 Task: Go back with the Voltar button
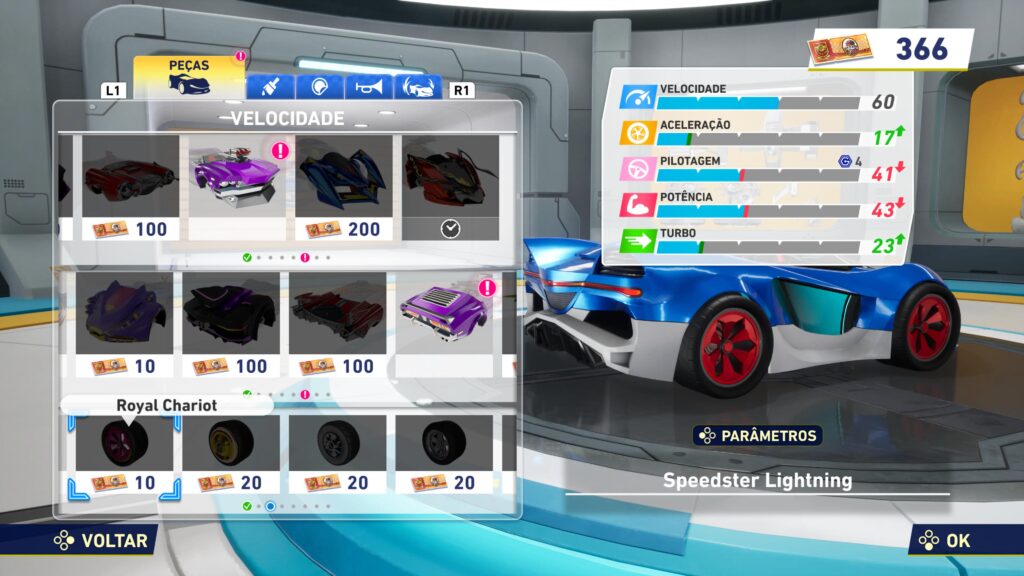point(100,541)
